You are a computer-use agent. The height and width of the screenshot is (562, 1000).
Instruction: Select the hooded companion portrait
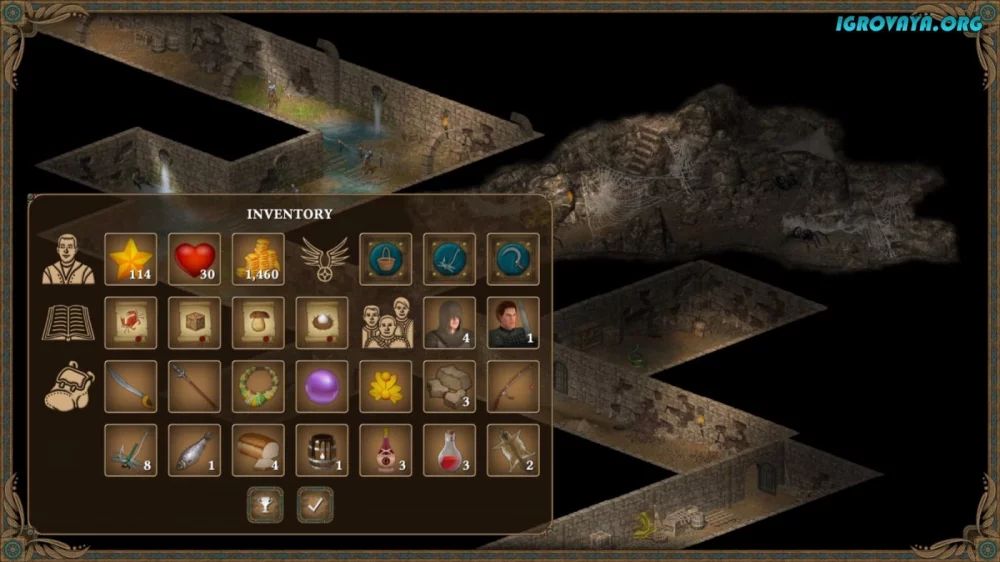point(449,322)
